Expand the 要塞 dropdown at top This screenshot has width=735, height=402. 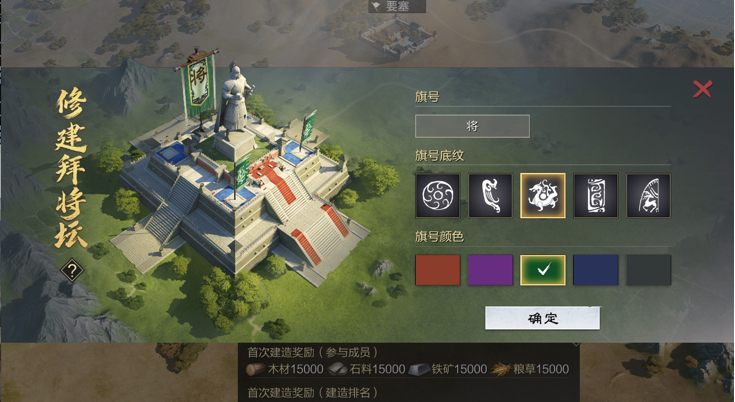[x=396, y=6]
